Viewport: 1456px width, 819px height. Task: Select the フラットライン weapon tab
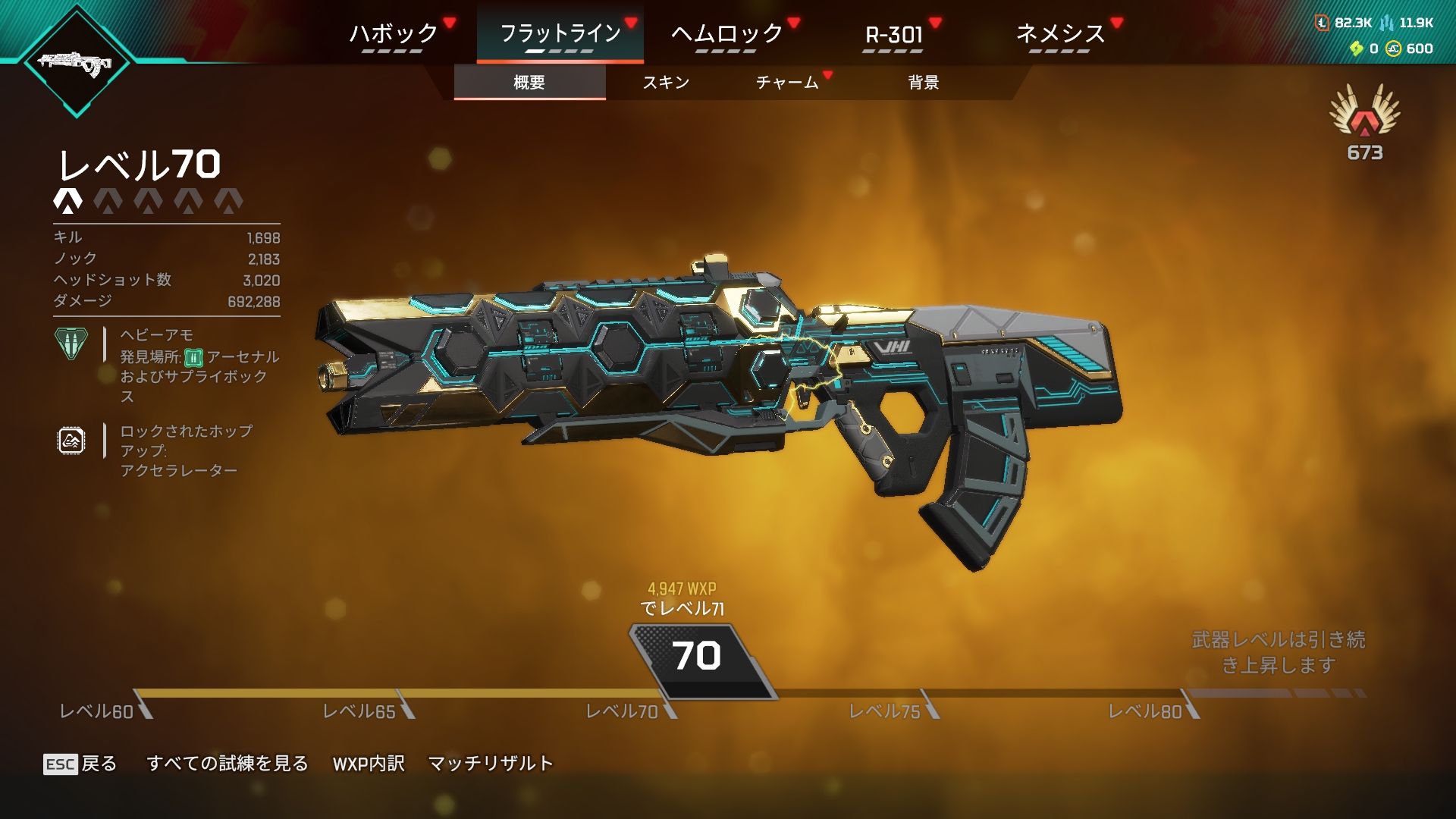click(560, 34)
